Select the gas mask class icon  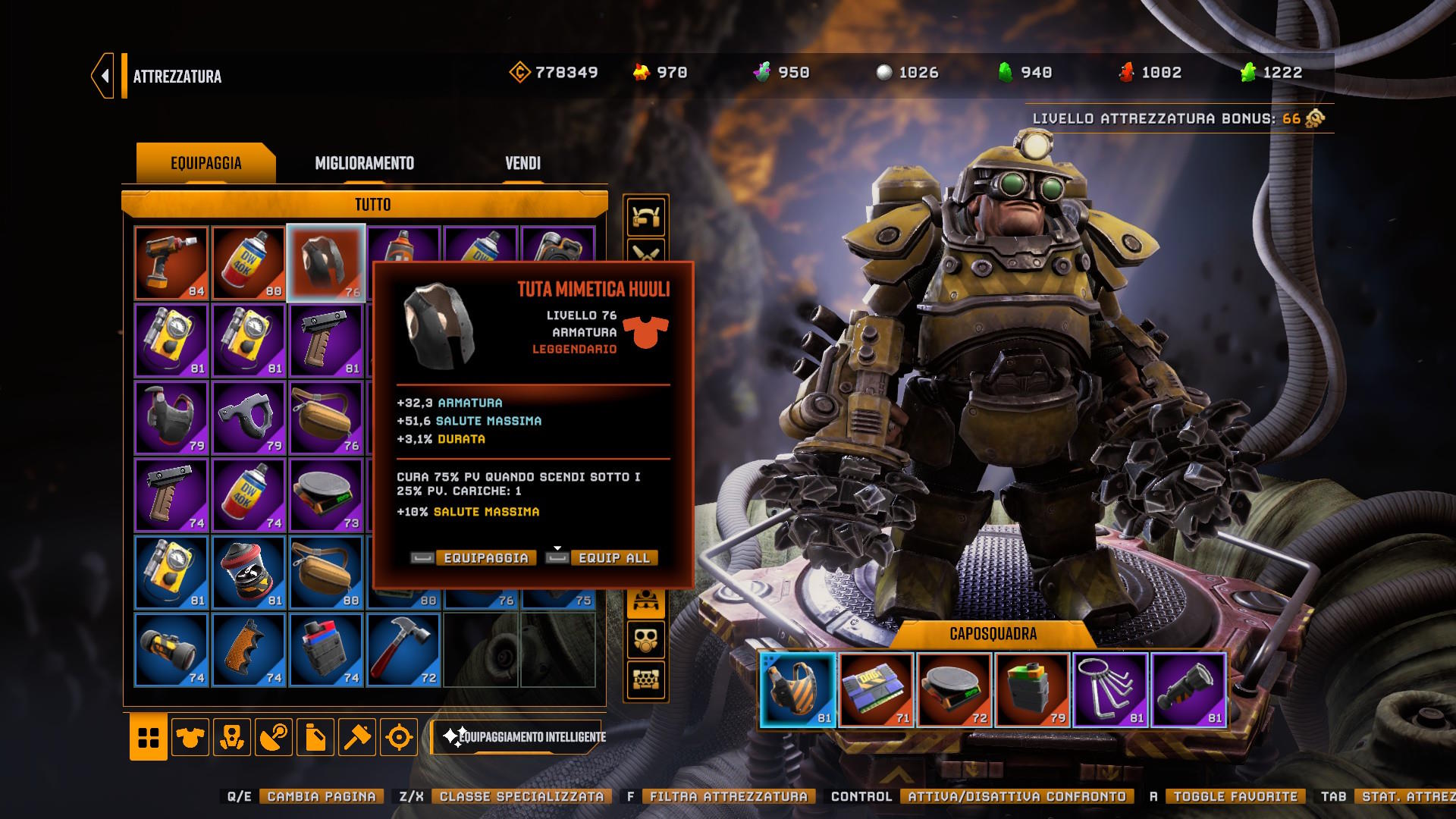(x=645, y=640)
